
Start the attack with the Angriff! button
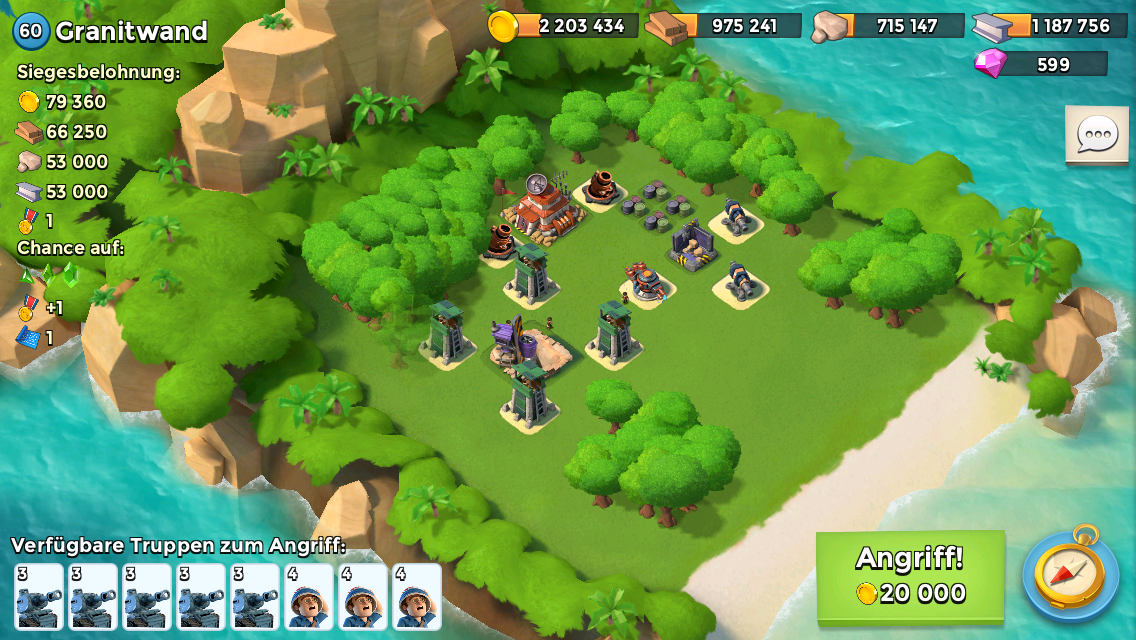coord(910,575)
